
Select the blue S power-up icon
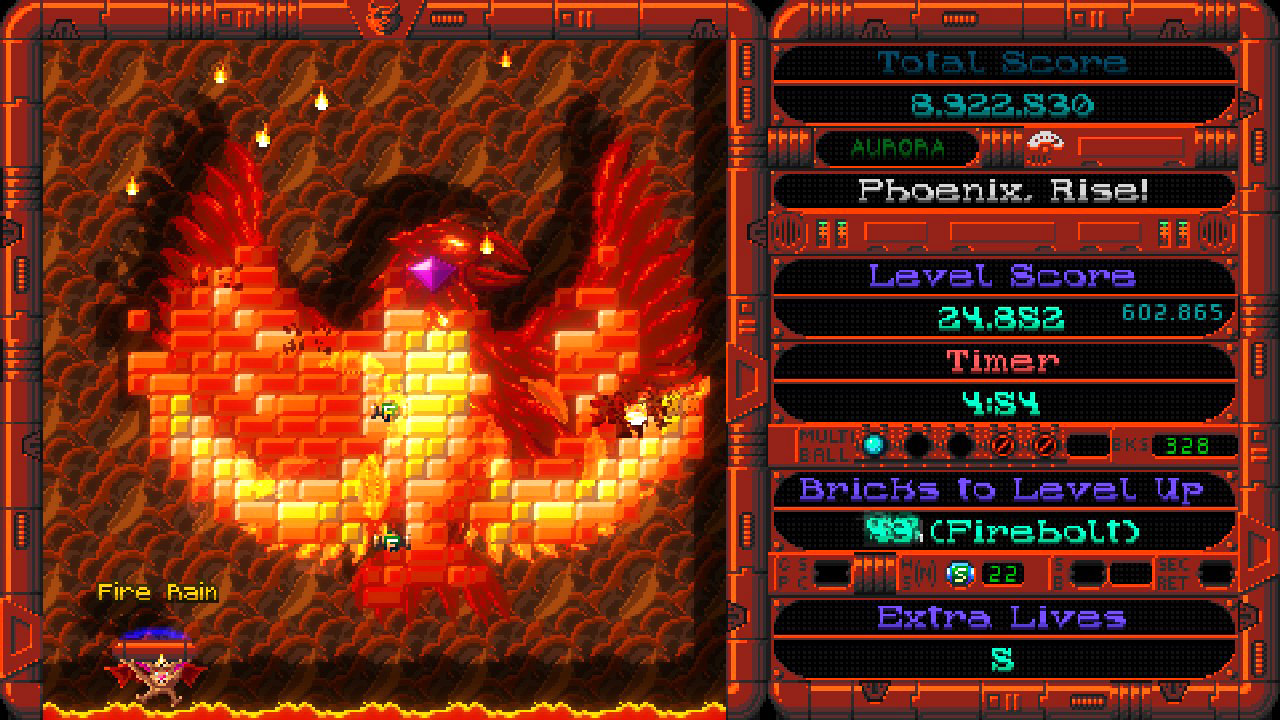pos(960,572)
